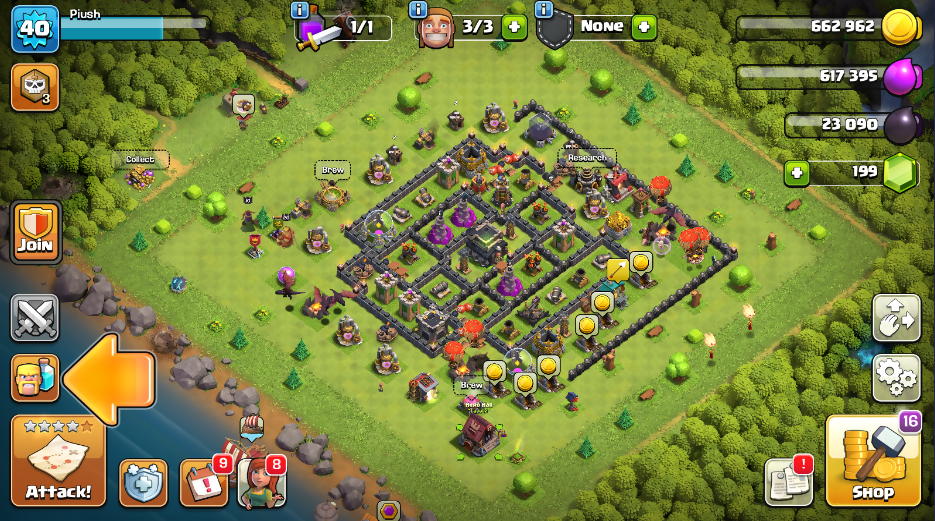Open the info icon above the 1/1 sword counter
Viewport: 935px width, 521px height.
click(299, 10)
